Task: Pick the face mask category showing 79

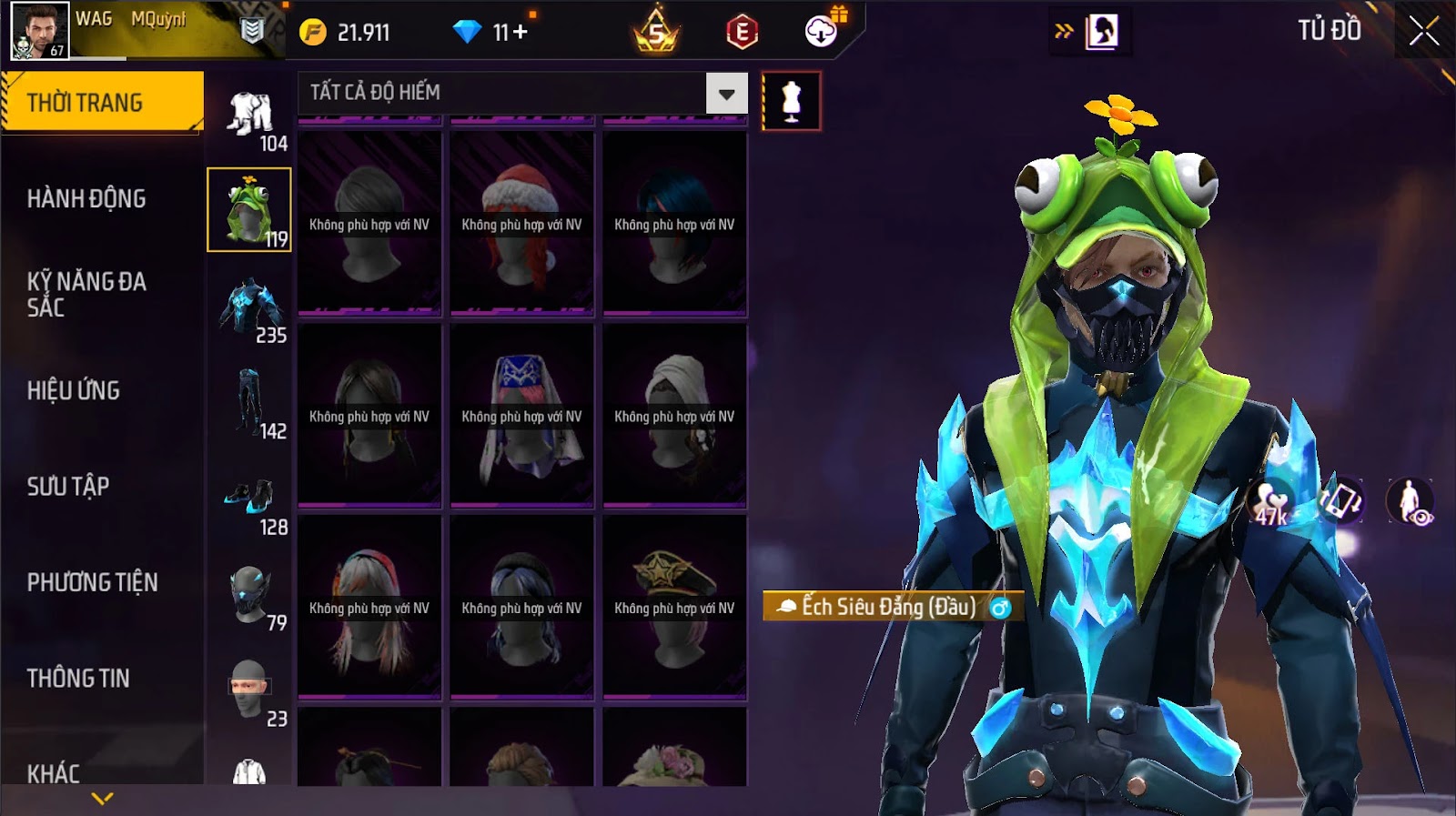Action: point(250,595)
